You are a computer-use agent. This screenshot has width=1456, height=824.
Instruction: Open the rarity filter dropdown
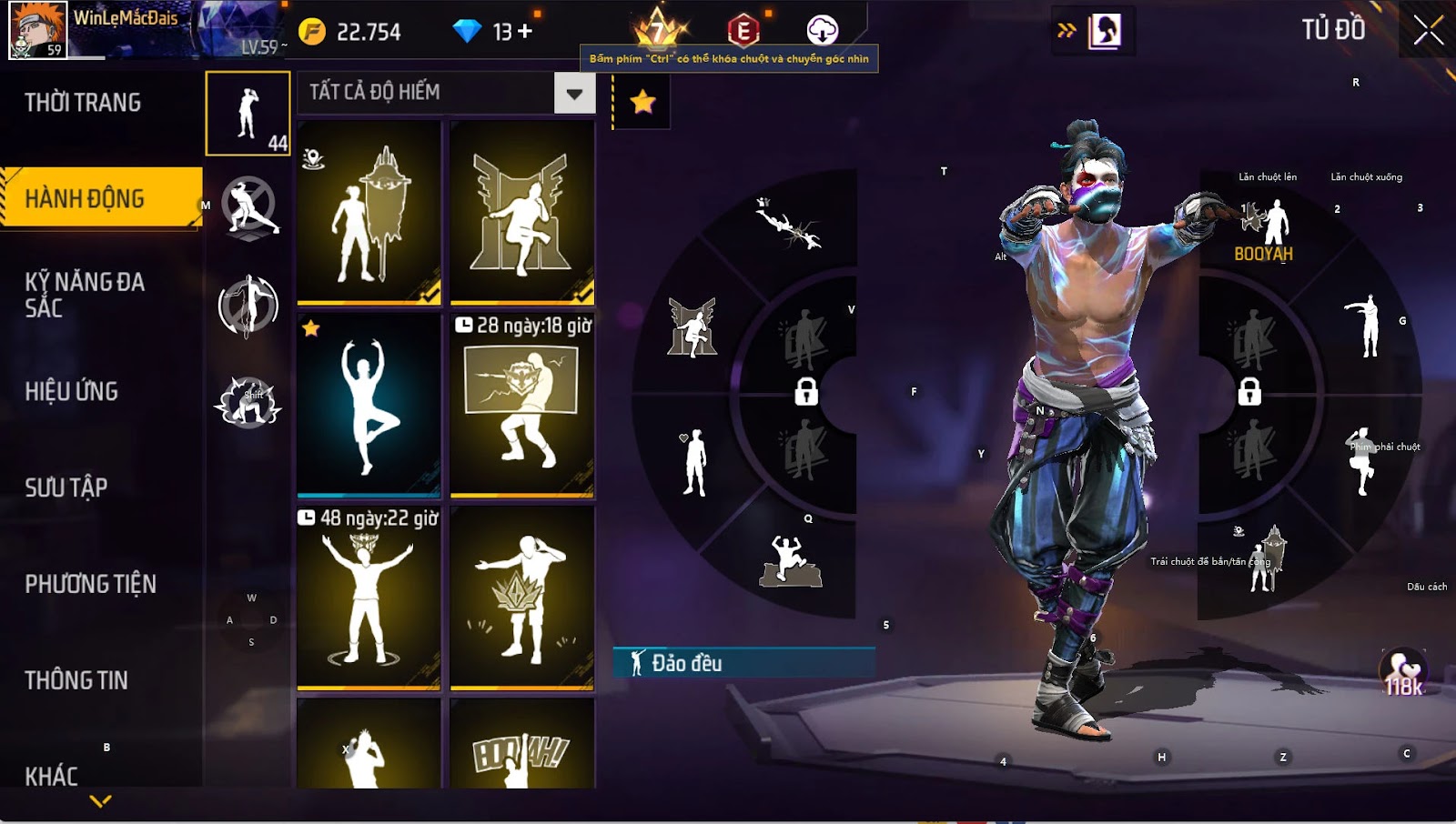(574, 93)
